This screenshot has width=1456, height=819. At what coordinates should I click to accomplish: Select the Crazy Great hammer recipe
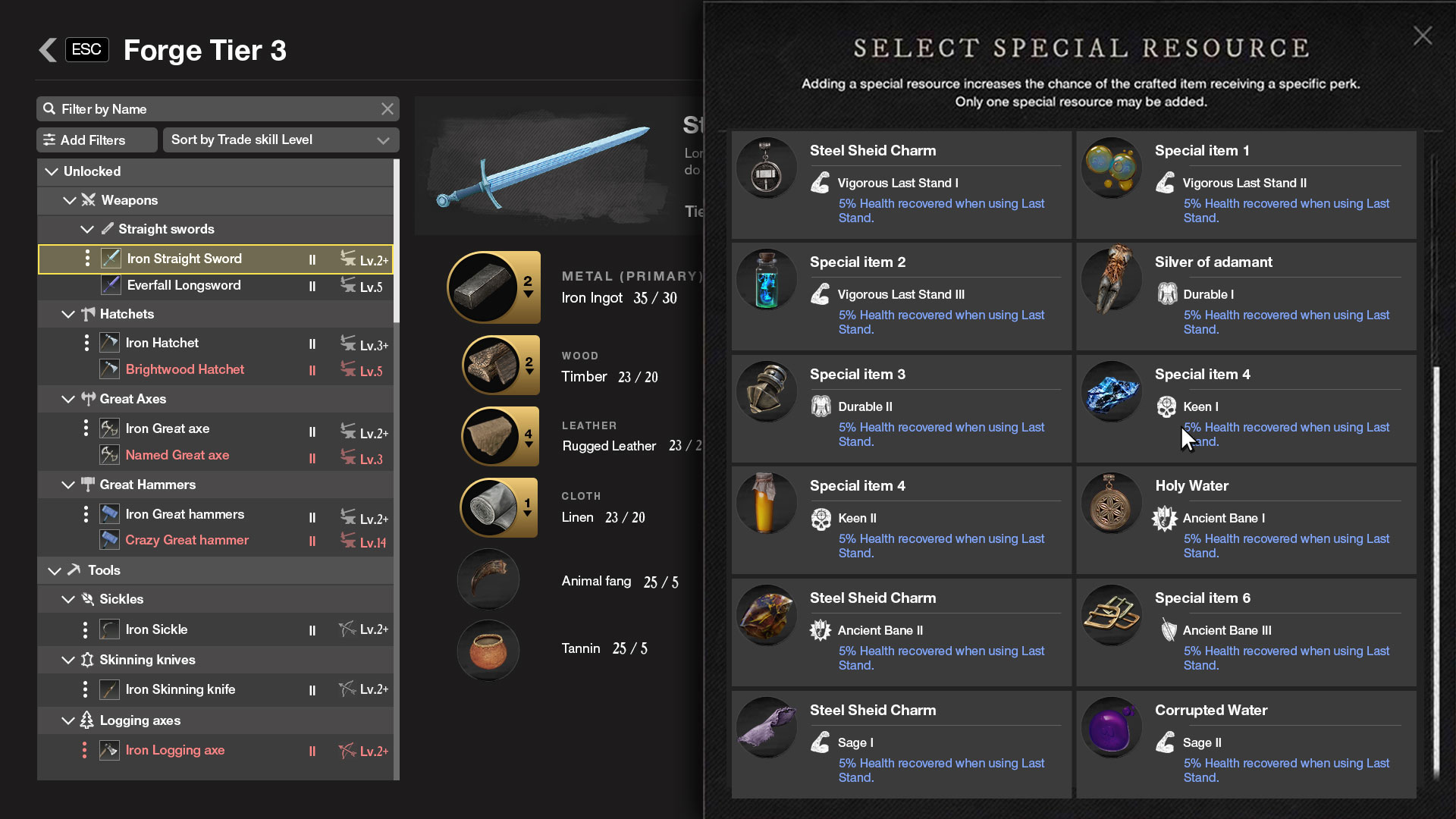coord(187,541)
